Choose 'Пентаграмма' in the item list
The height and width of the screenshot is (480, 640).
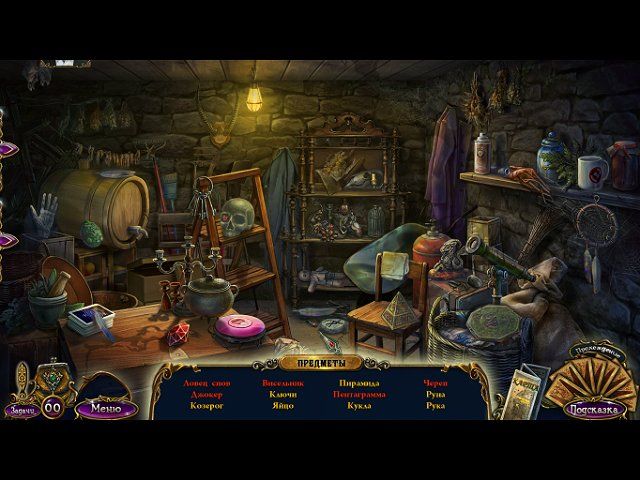(358, 395)
